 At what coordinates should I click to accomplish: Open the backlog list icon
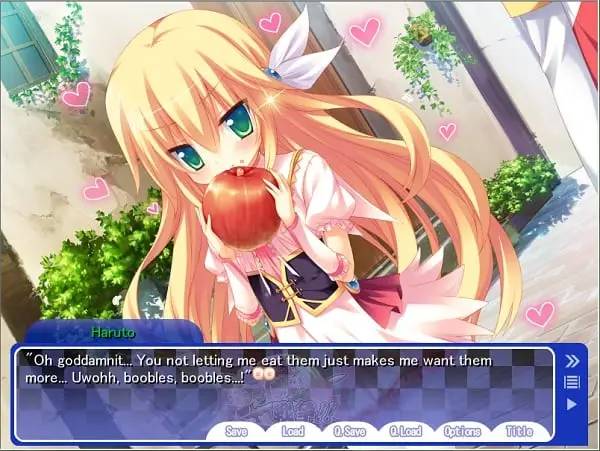572,382
